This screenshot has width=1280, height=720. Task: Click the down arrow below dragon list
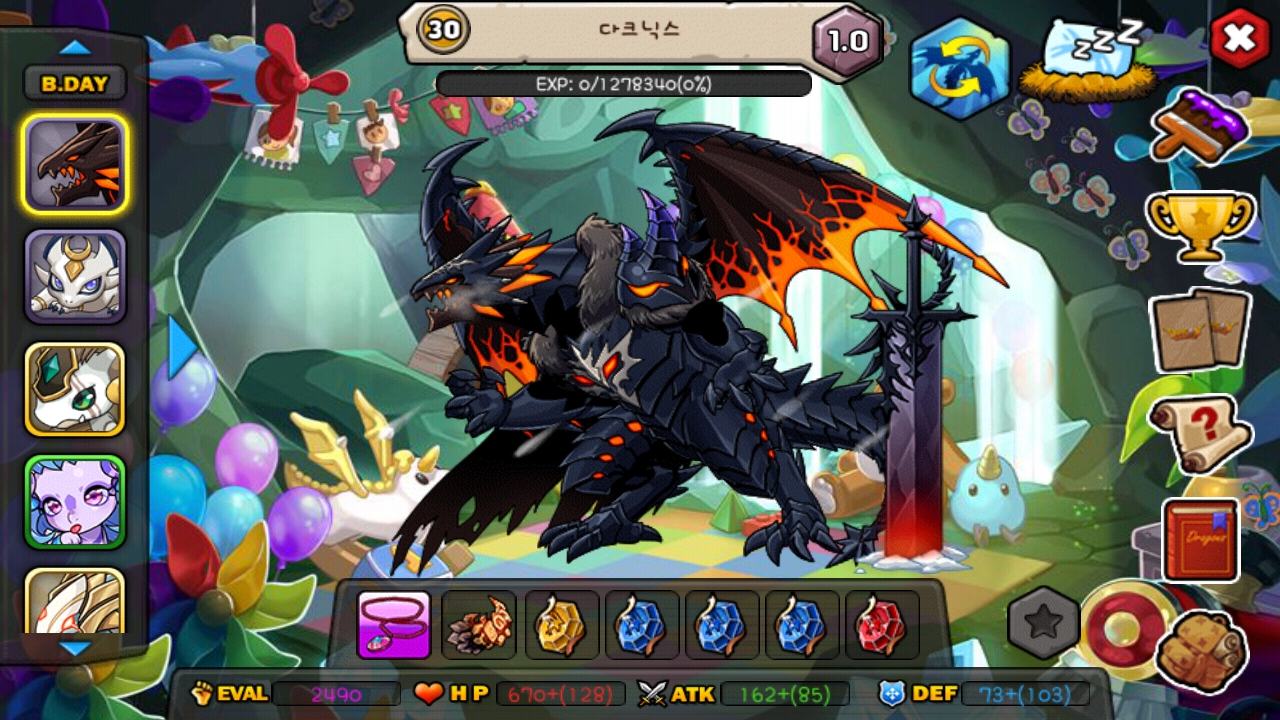tap(75, 649)
